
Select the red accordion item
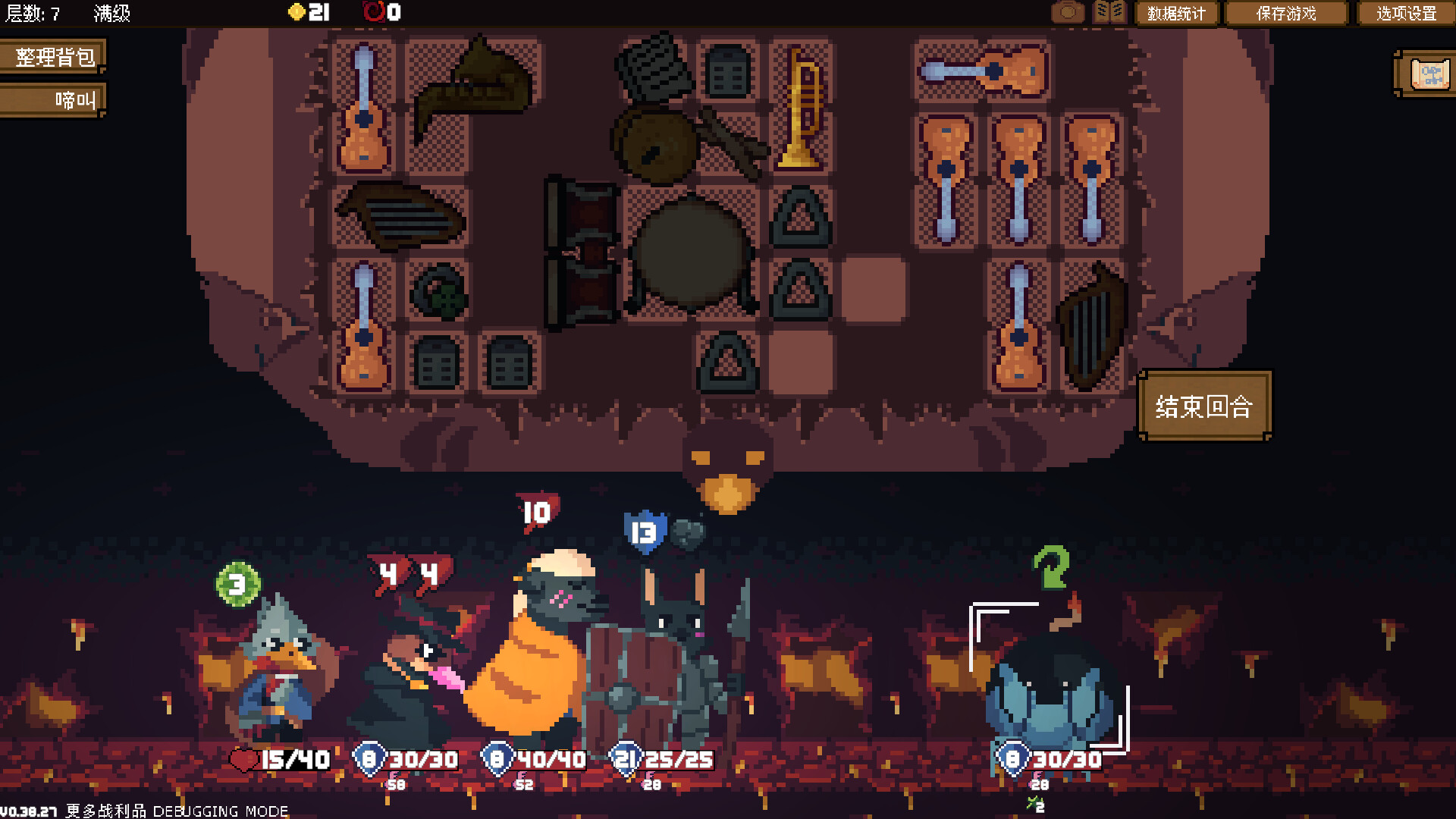(x=582, y=253)
